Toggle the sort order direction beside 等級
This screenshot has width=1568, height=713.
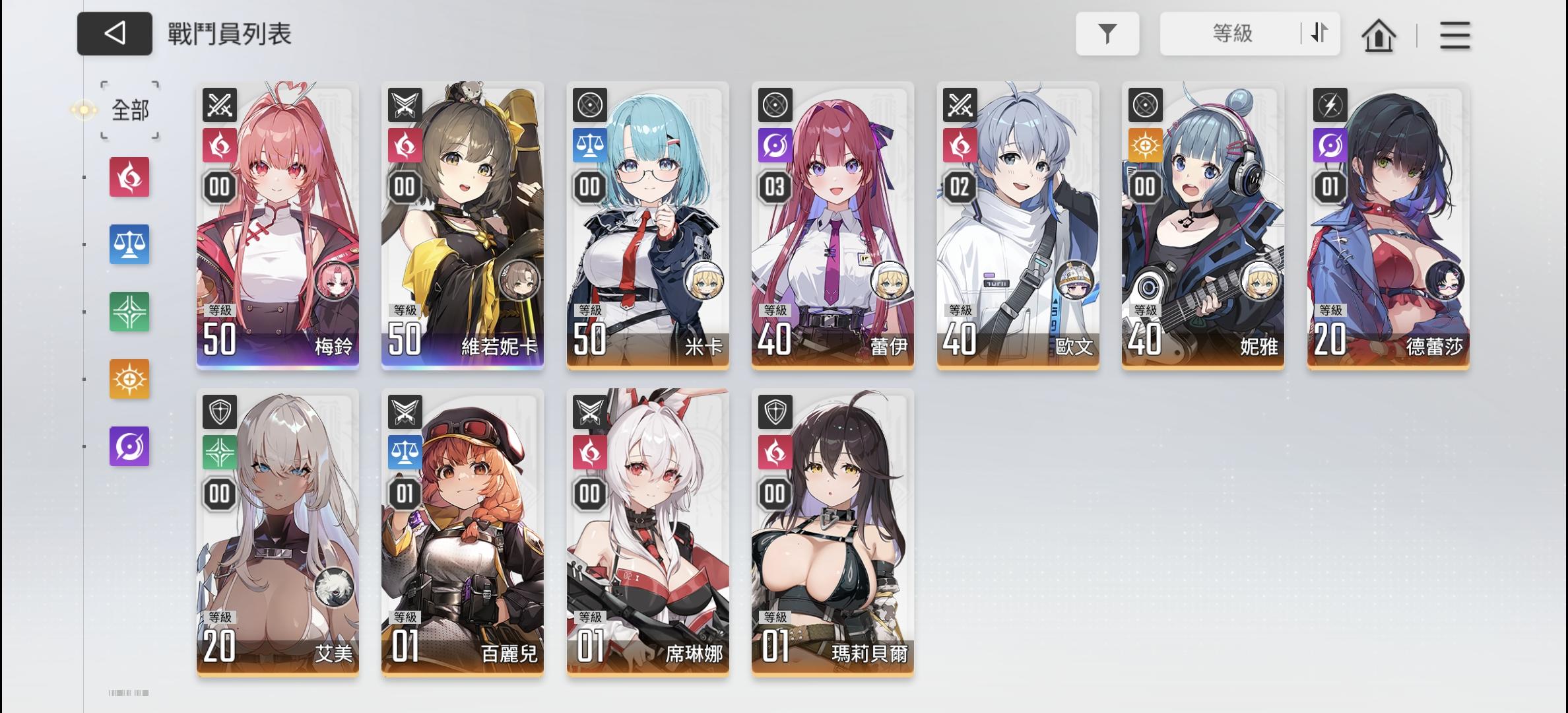(x=1319, y=34)
